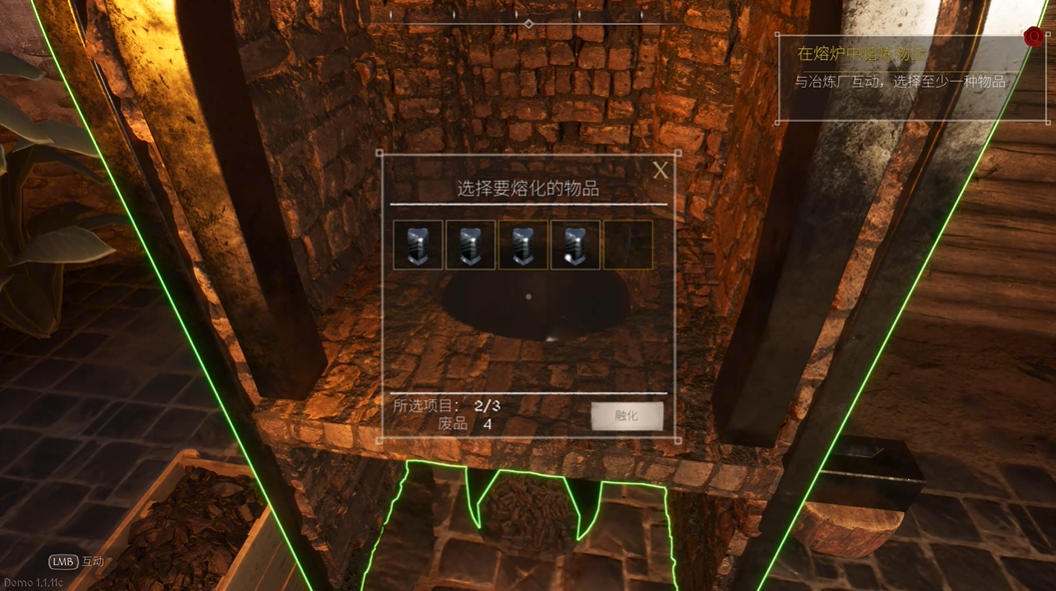
Task: Close the melt item selection dialog
Action: point(660,171)
